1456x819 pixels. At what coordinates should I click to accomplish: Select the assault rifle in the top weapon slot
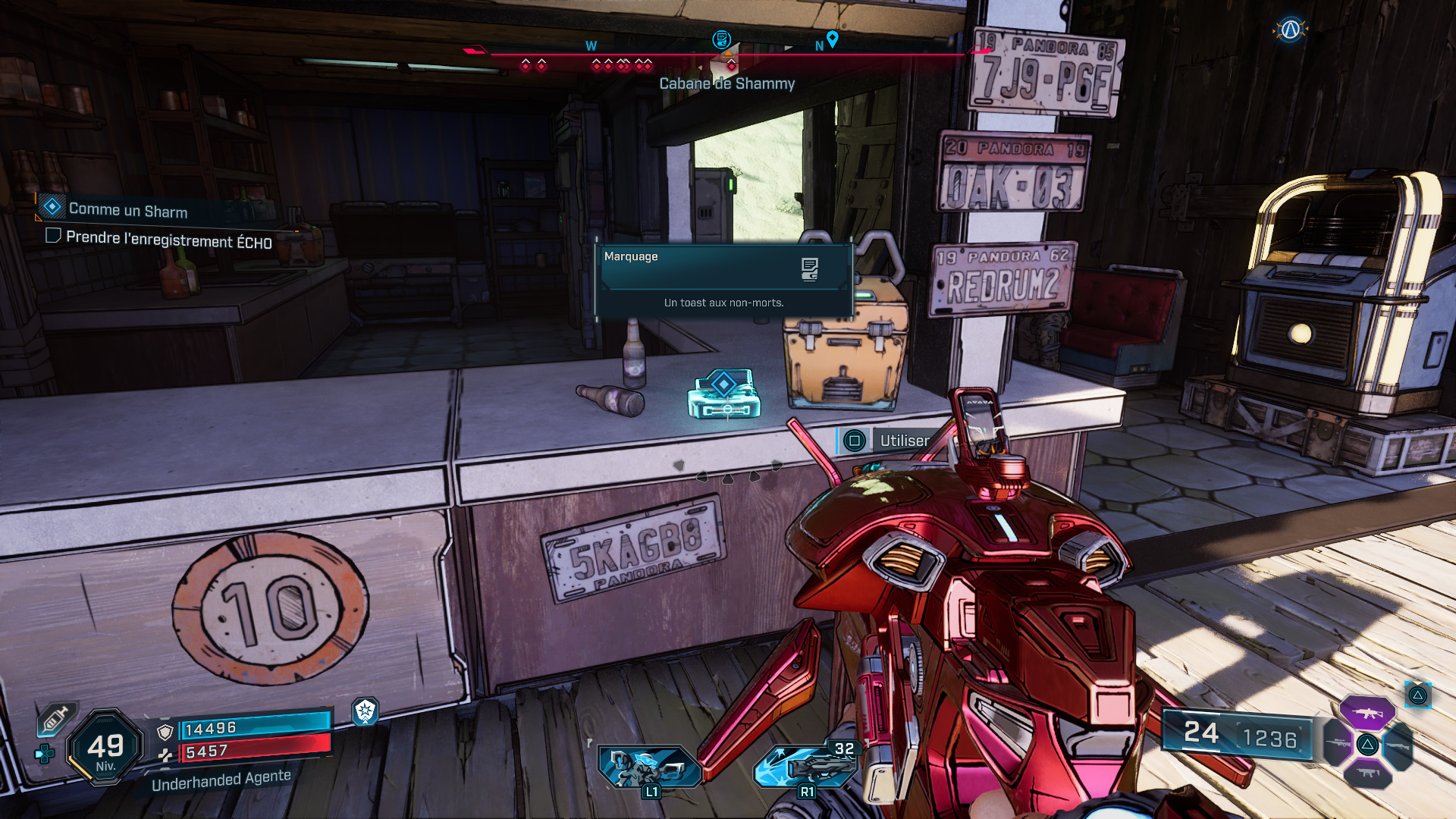point(1367,713)
